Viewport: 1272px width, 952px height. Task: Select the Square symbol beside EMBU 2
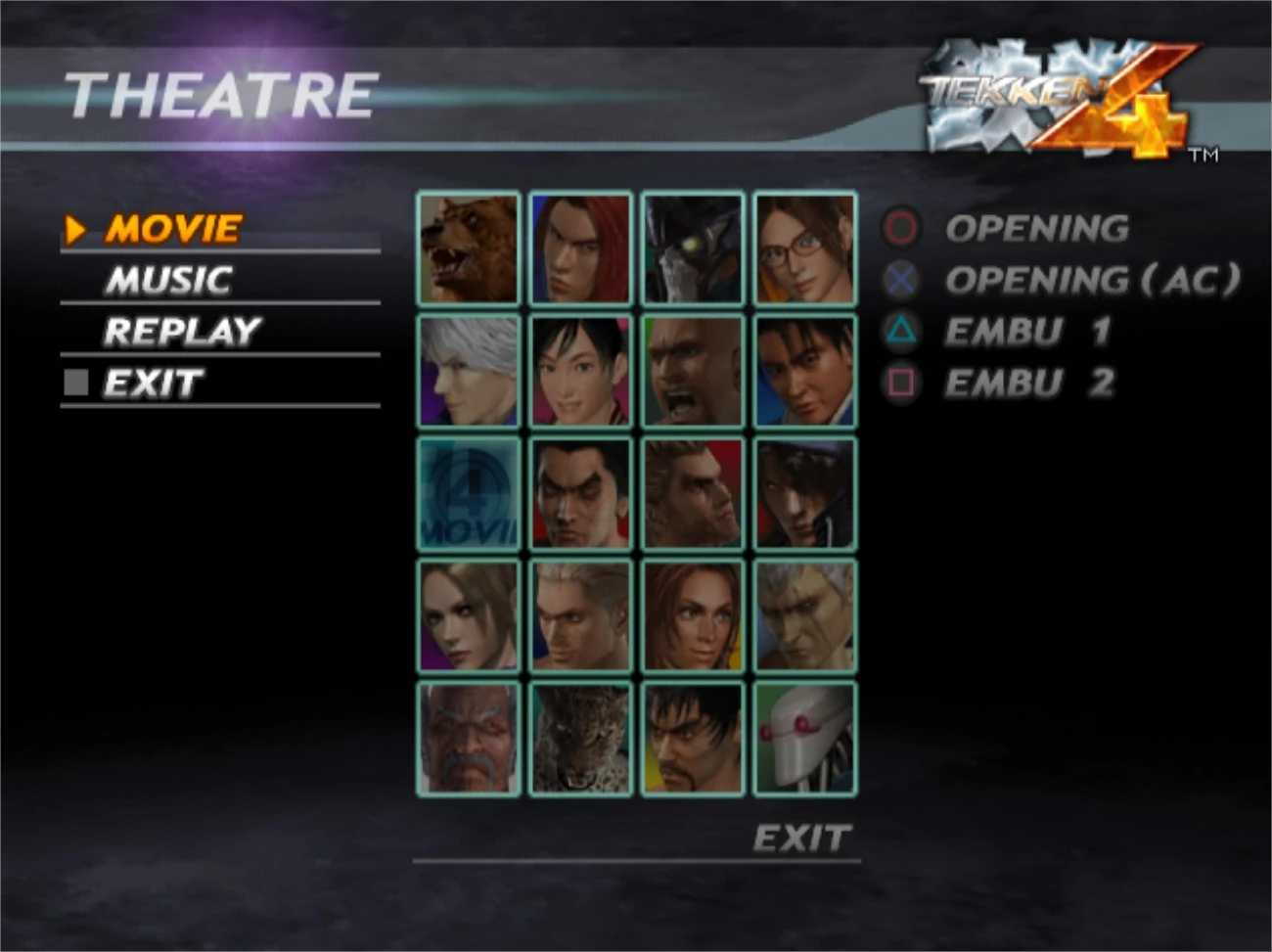click(899, 382)
